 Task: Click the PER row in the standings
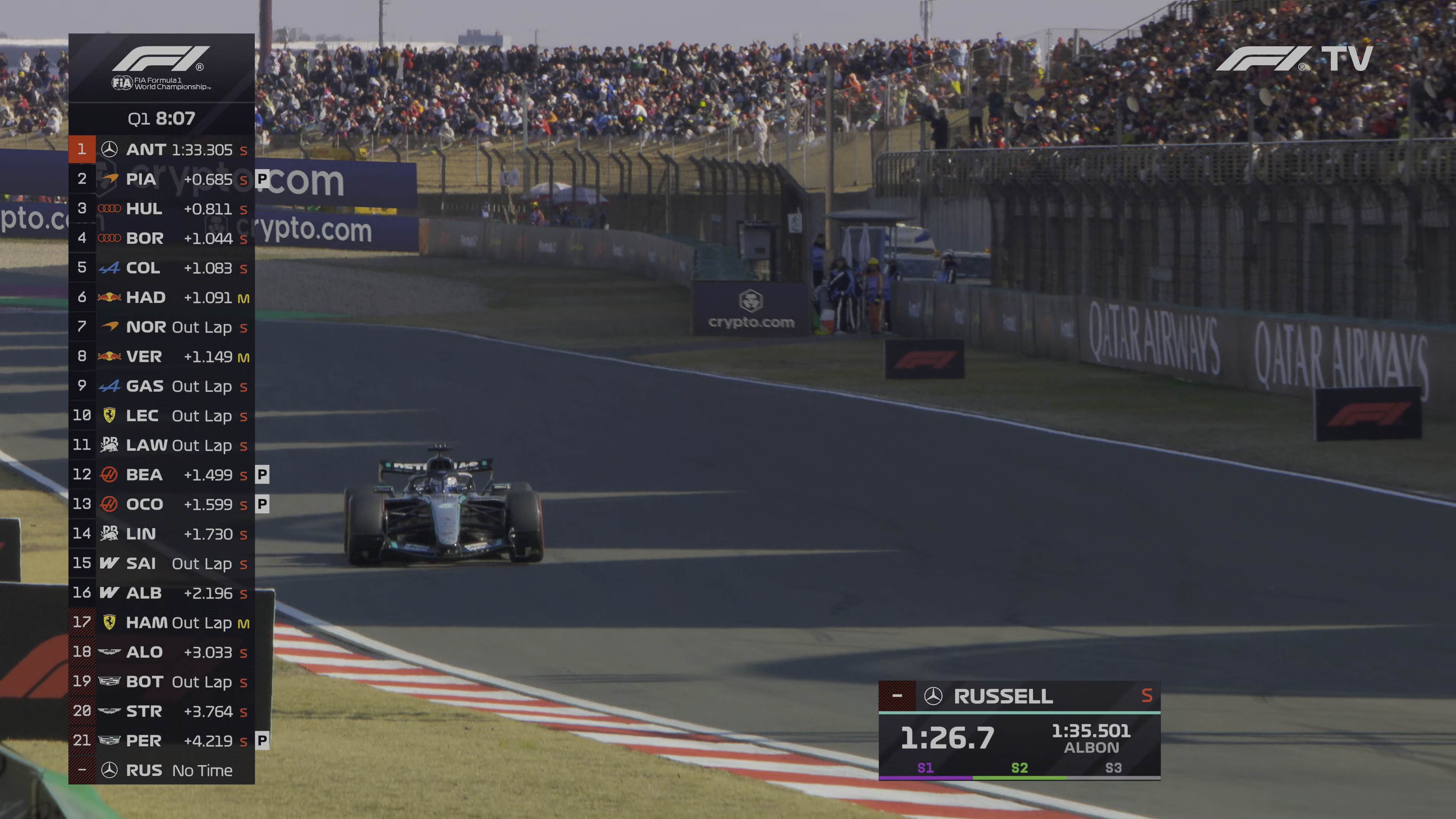[162, 741]
